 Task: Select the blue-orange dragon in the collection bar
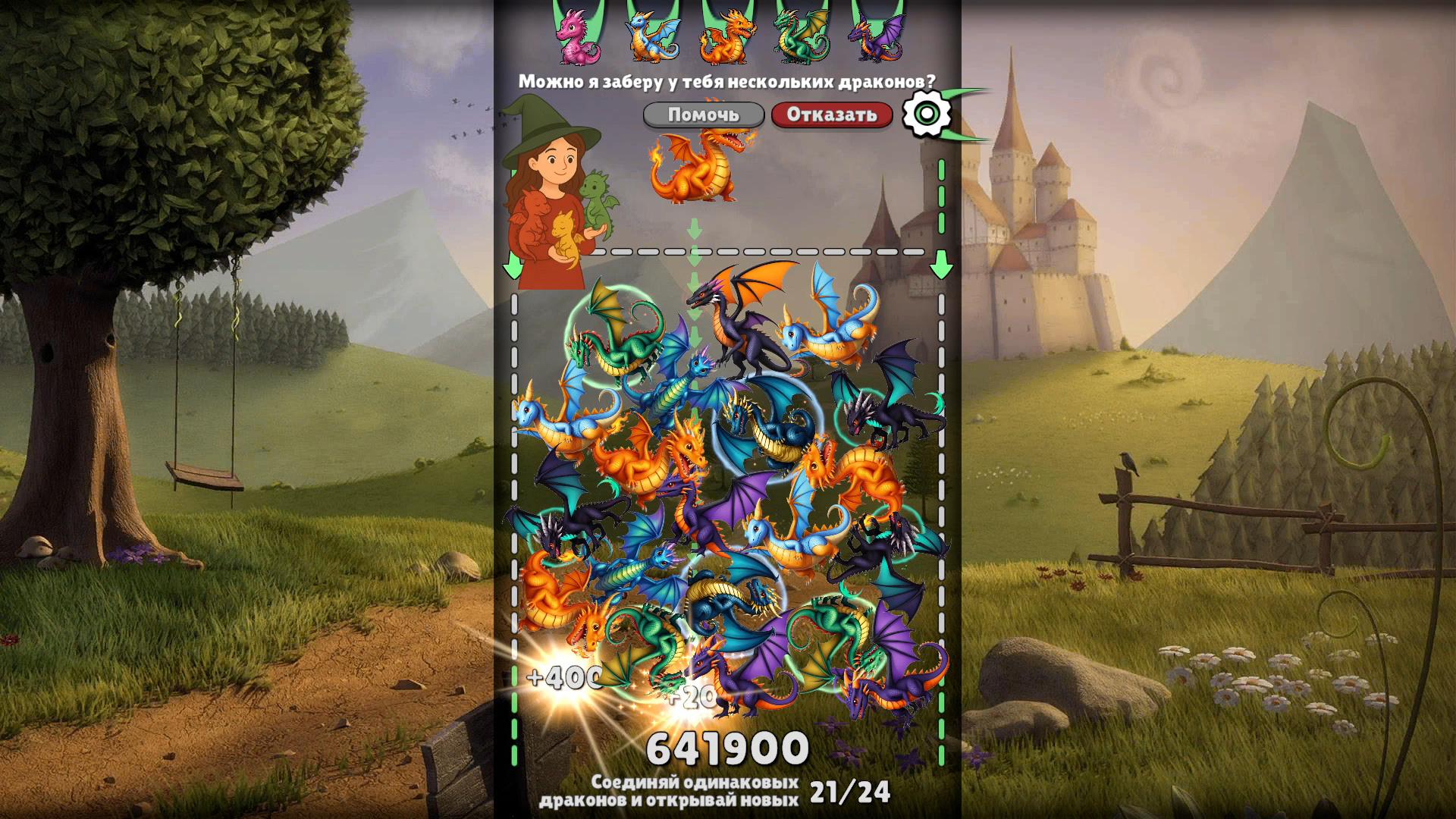click(x=652, y=36)
